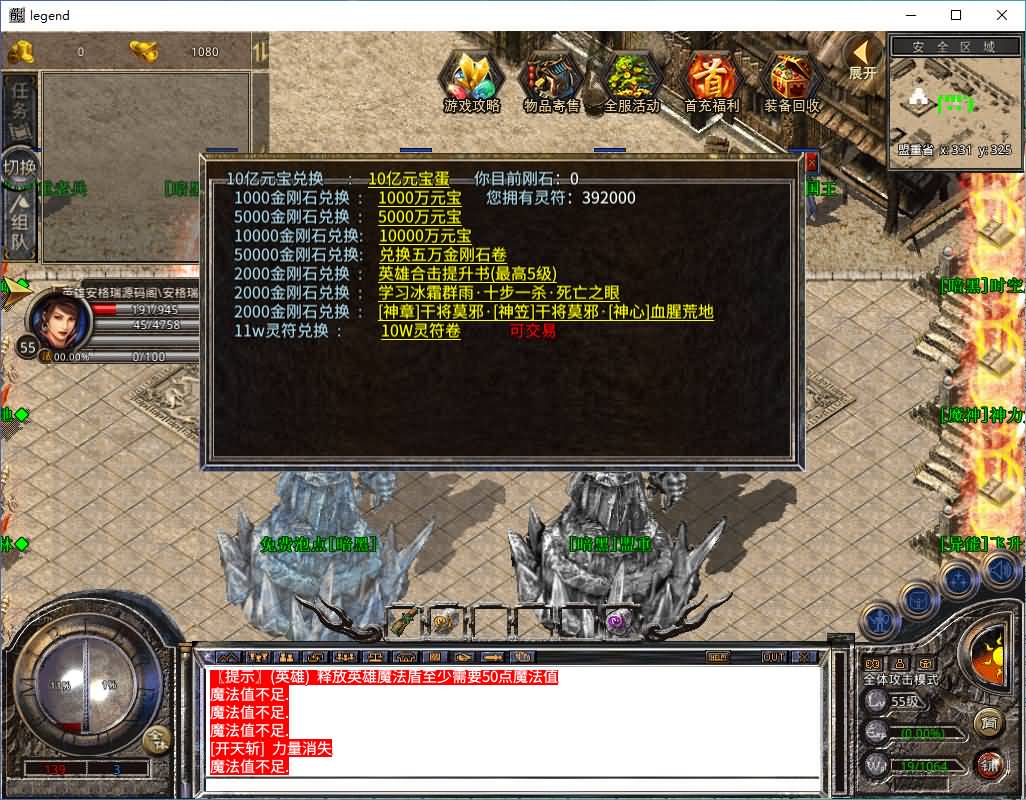
Task: Open the 首充福利 first-recharge bonus icon
Action: [x=711, y=79]
